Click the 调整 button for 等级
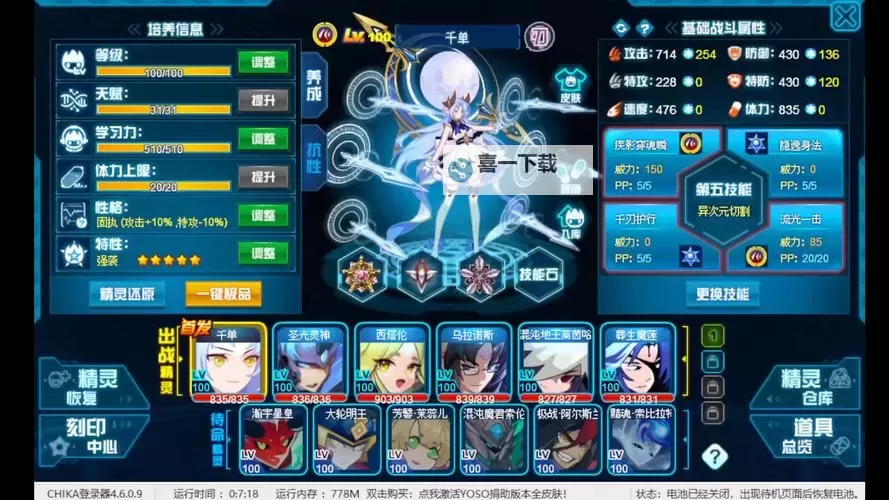Screen dimensions: 889x500 pyautogui.click(x=263, y=62)
